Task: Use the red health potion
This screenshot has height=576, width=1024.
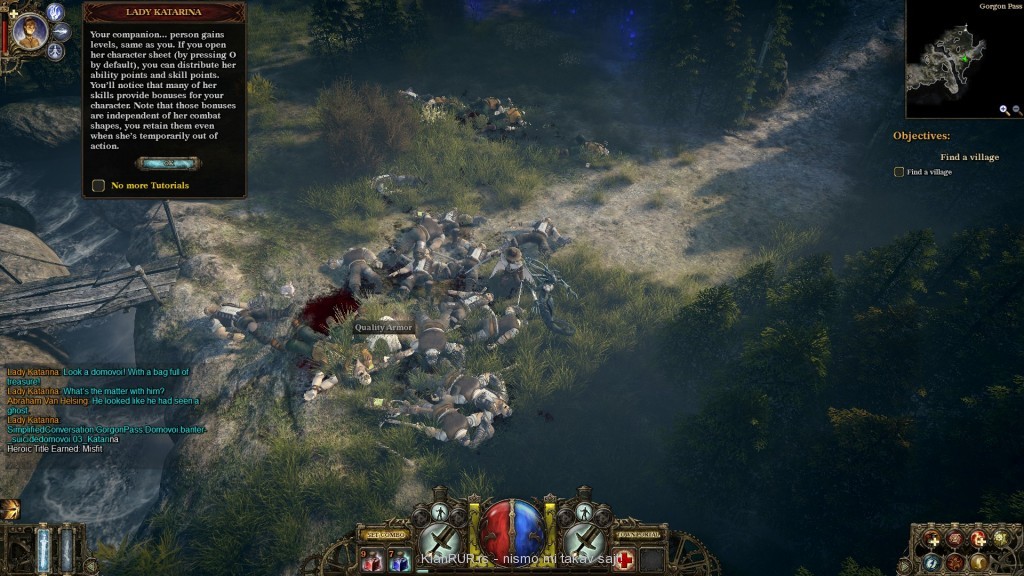Action: [x=372, y=562]
